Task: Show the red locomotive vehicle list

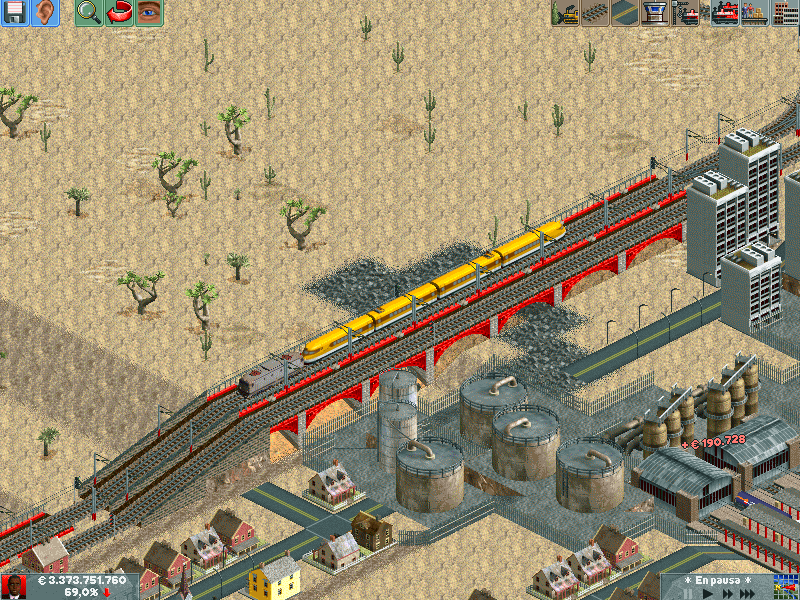Action: (x=724, y=13)
